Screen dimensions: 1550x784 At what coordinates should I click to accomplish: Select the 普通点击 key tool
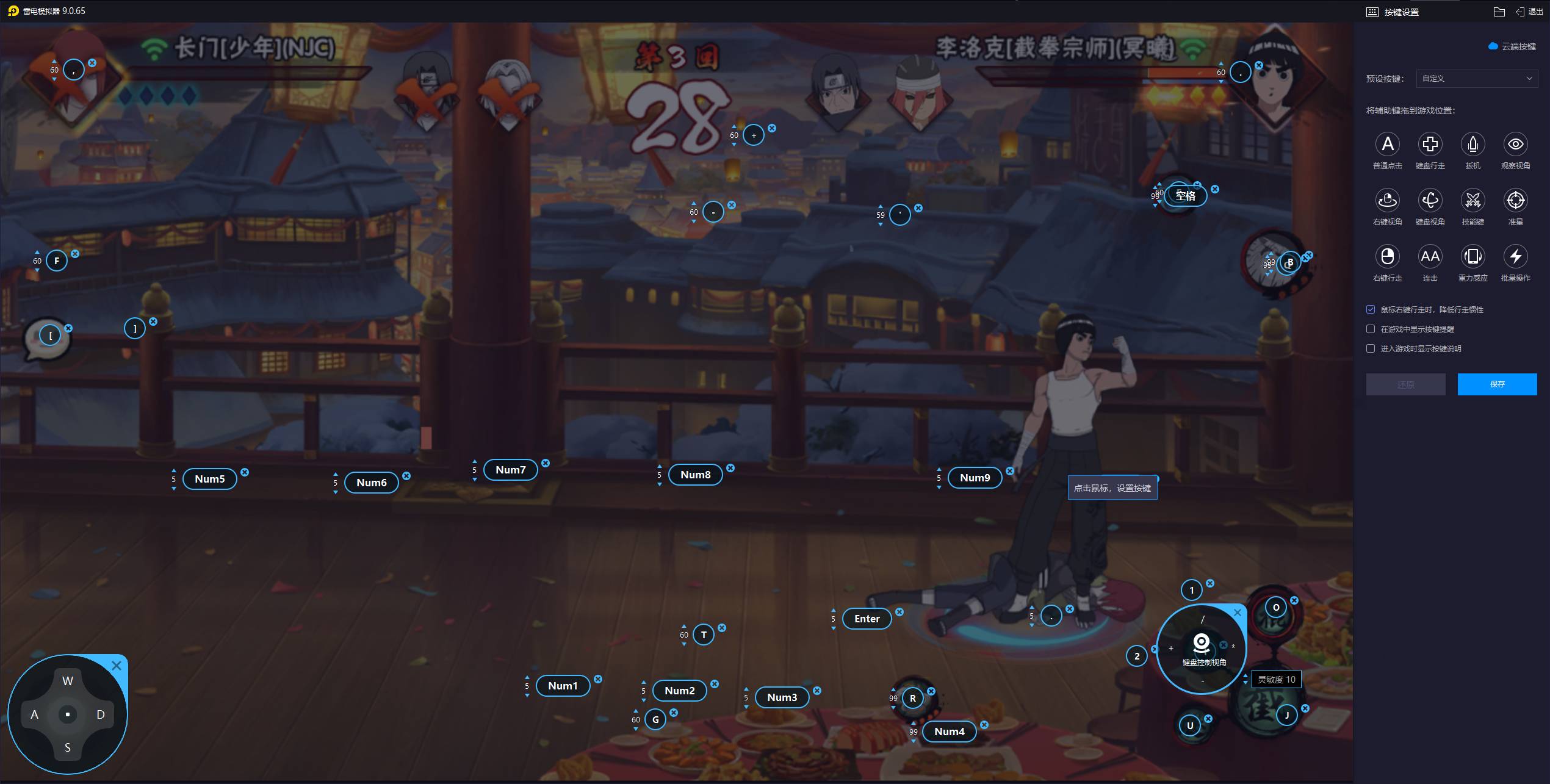click(1387, 145)
